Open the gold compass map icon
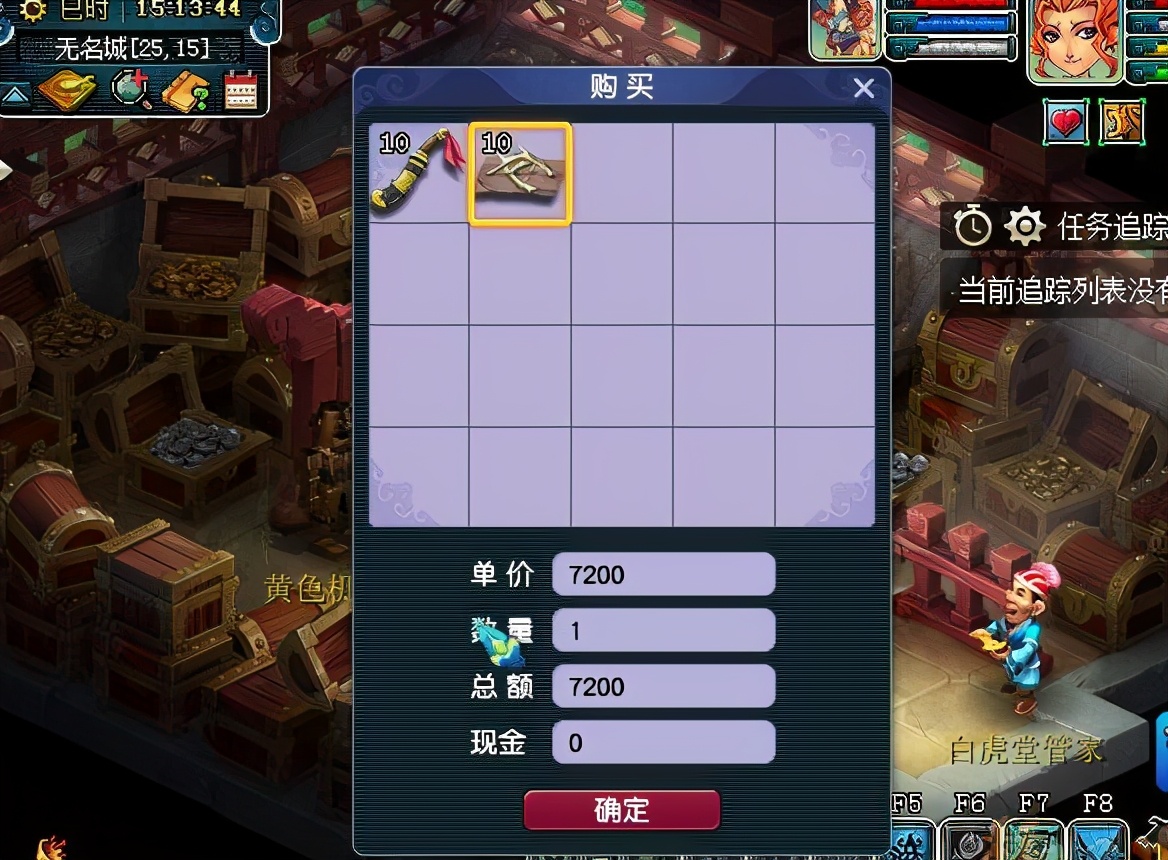The image size is (1168, 860). [67, 92]
